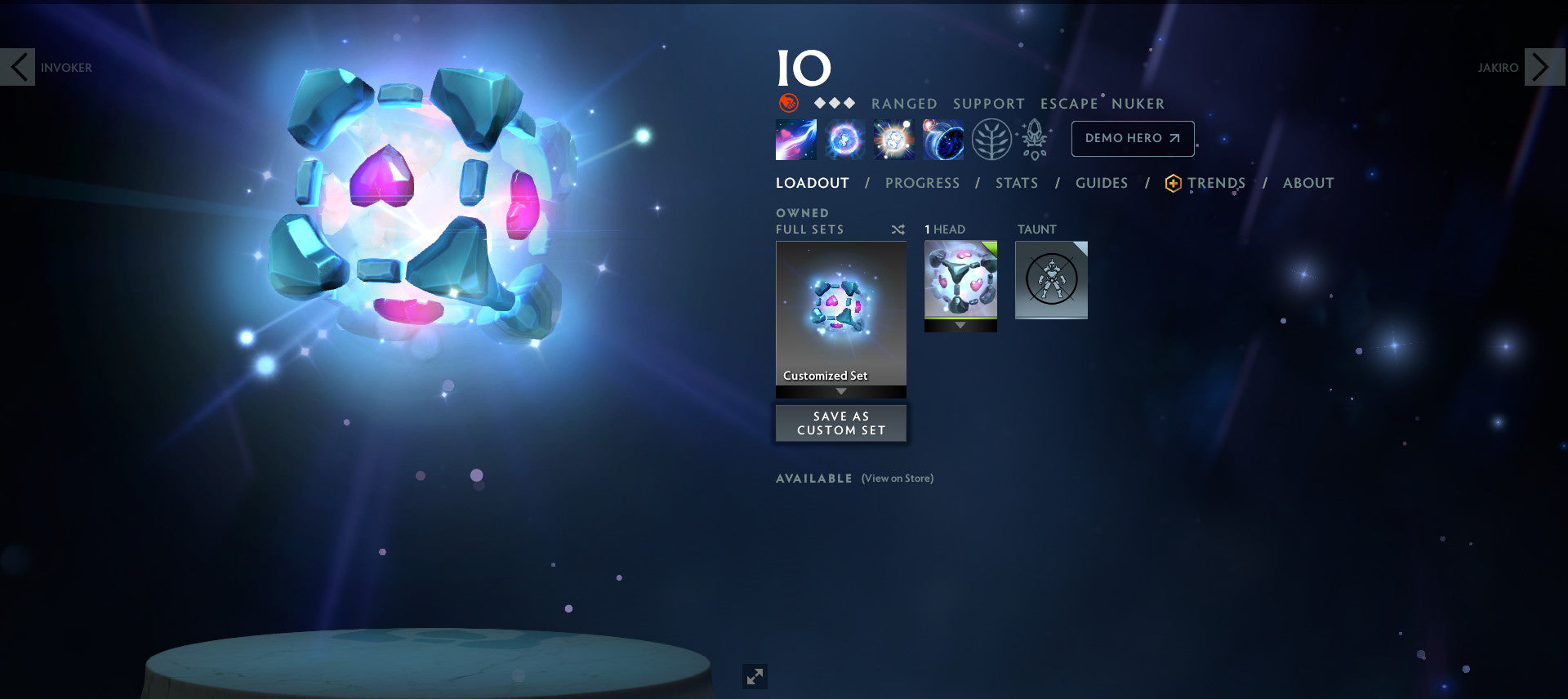Open the Stats tab

(1016, 183)
